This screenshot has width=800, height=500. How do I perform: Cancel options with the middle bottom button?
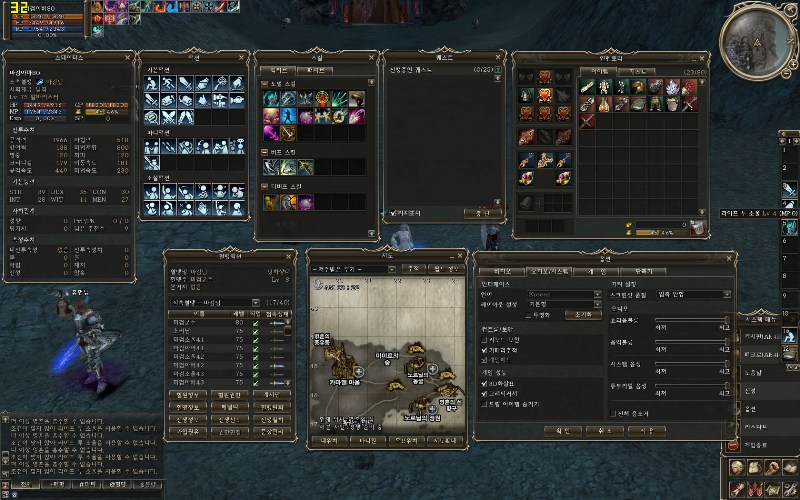pyautogui.click(x=604, y=430)
